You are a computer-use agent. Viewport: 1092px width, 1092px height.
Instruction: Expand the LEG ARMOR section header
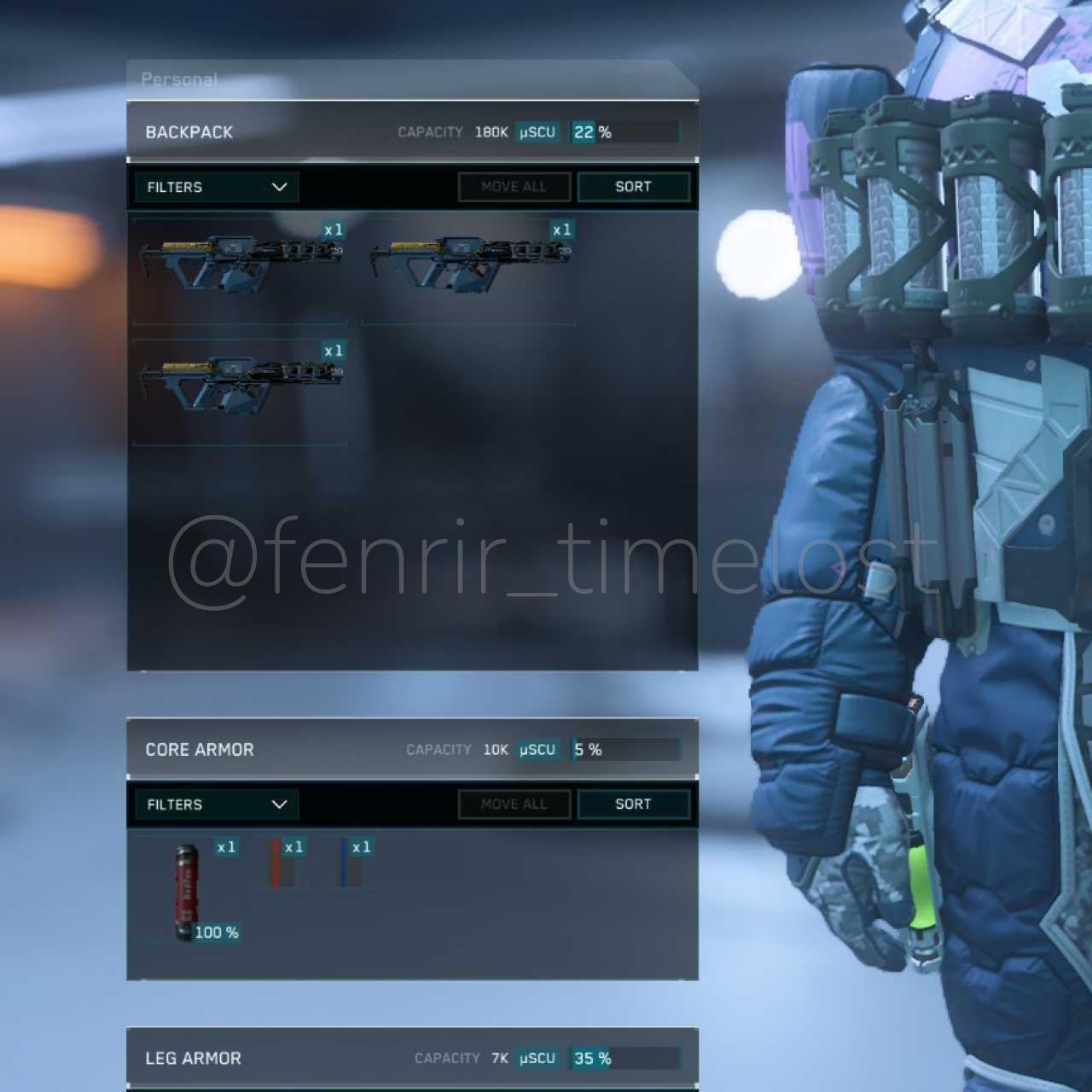(194, 1059)
